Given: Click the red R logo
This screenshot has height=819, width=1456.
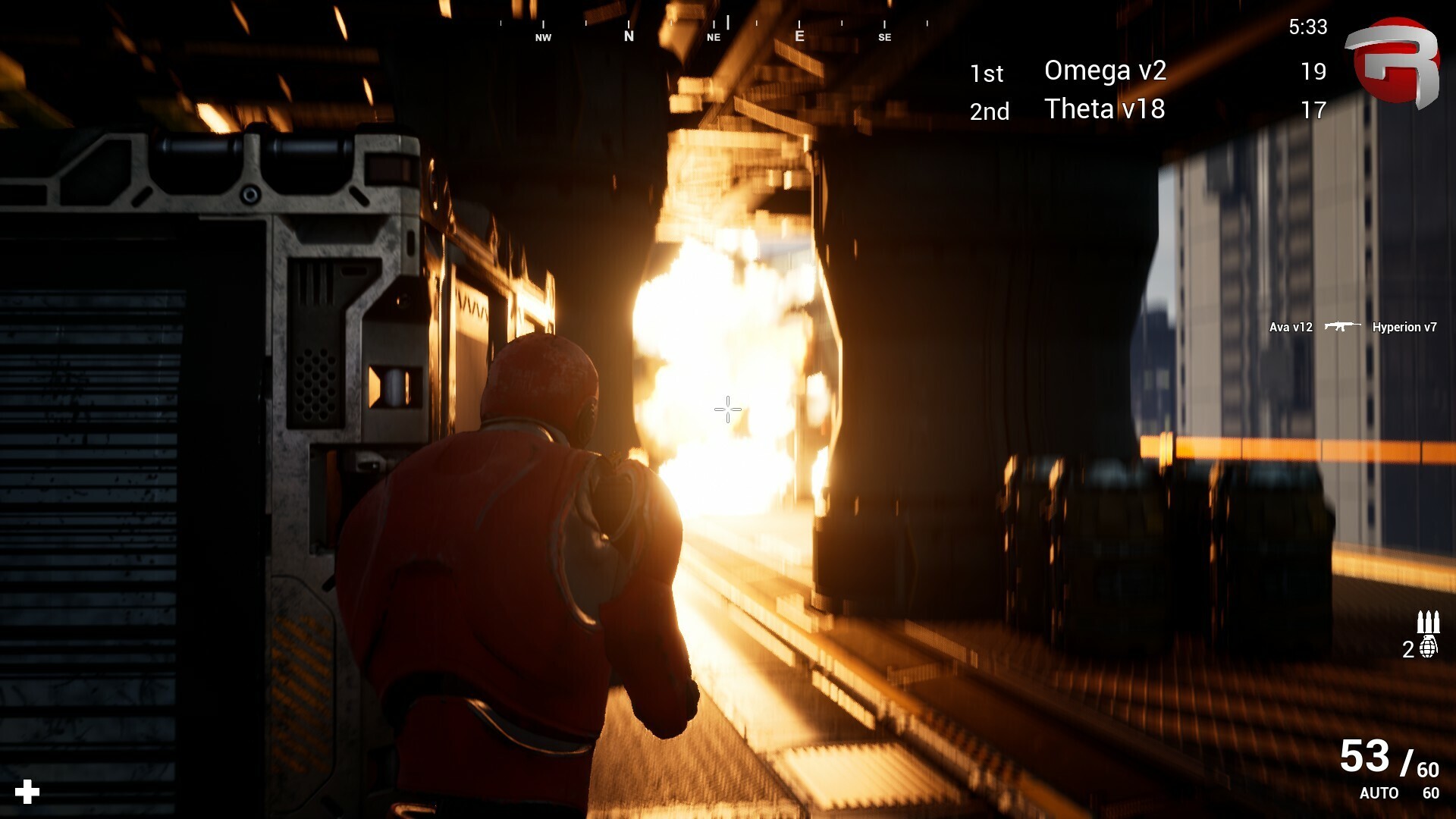Looking at the screenshot, I should pos(1394,62).
